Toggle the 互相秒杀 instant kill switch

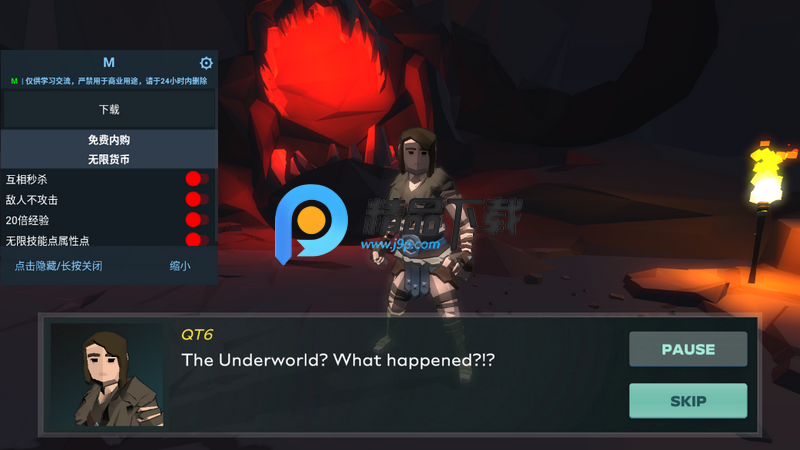[x=196, y=179]
